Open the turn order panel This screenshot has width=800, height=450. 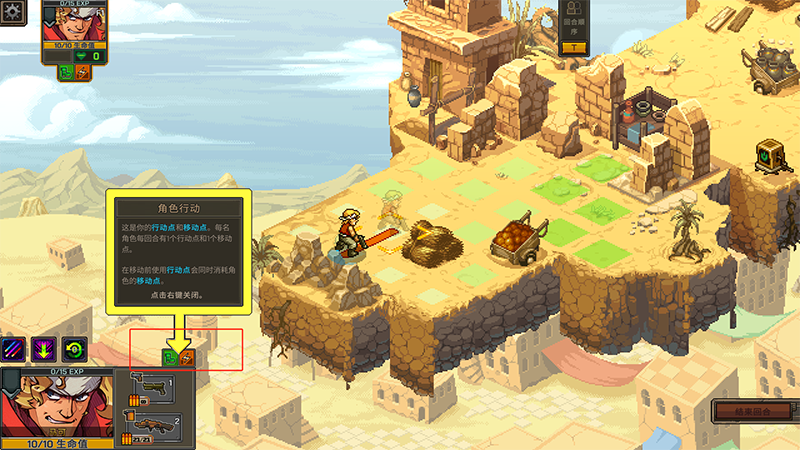(x=573, y=26)
